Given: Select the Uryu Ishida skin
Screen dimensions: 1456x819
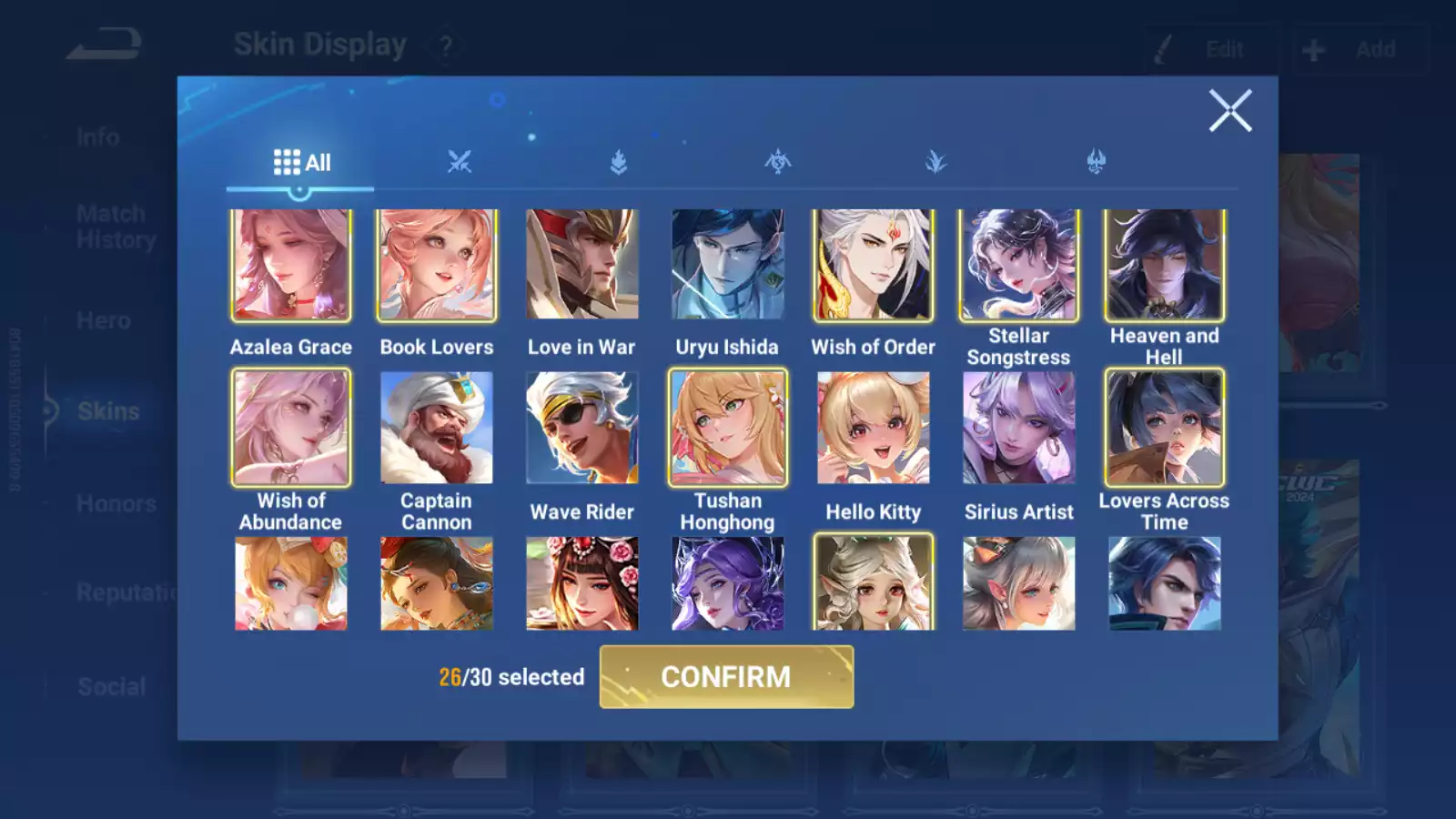Looking at the screenshot, I should [728, 265].
